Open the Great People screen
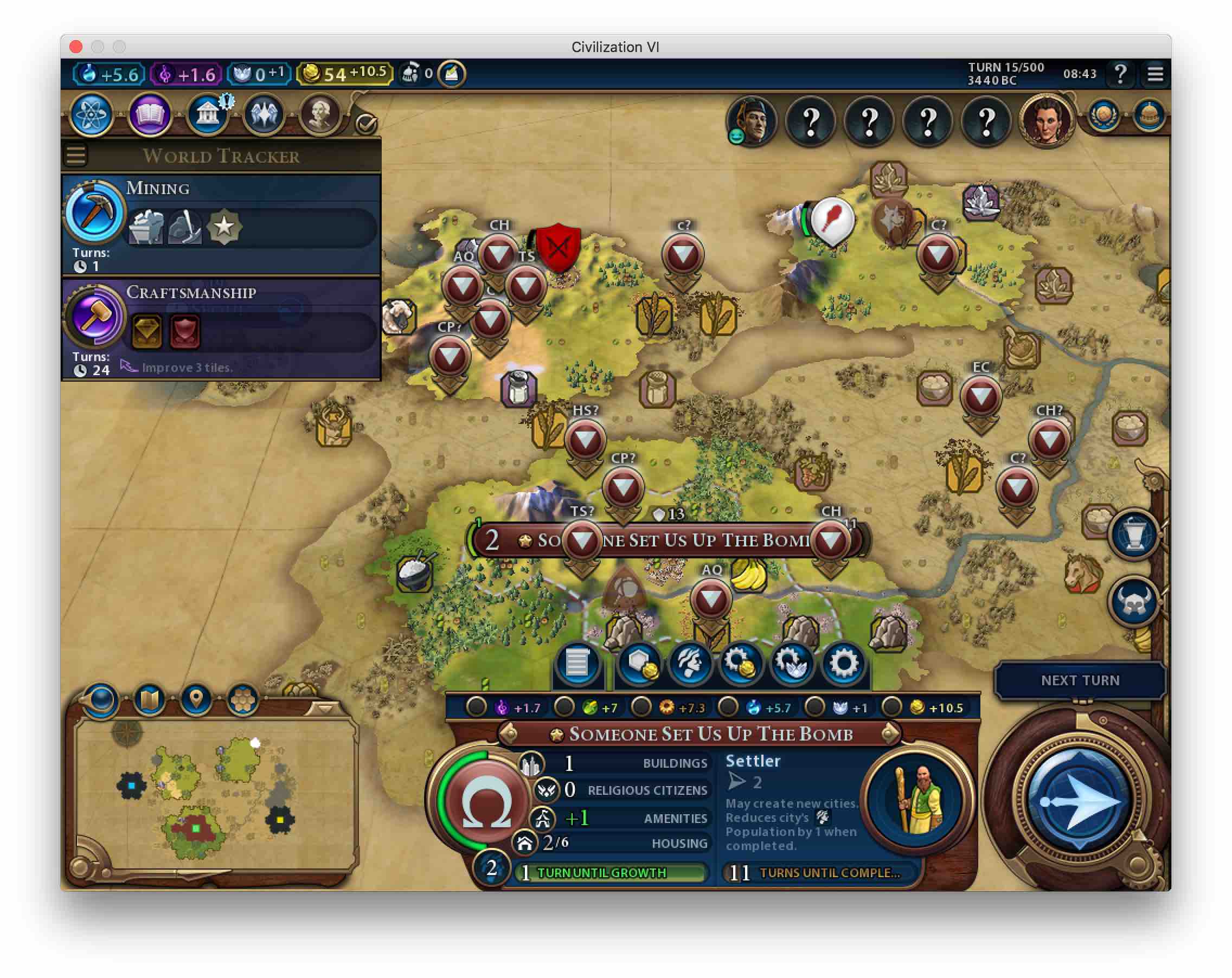Viewport: 1232px width, 978px height. click(320, 115)
